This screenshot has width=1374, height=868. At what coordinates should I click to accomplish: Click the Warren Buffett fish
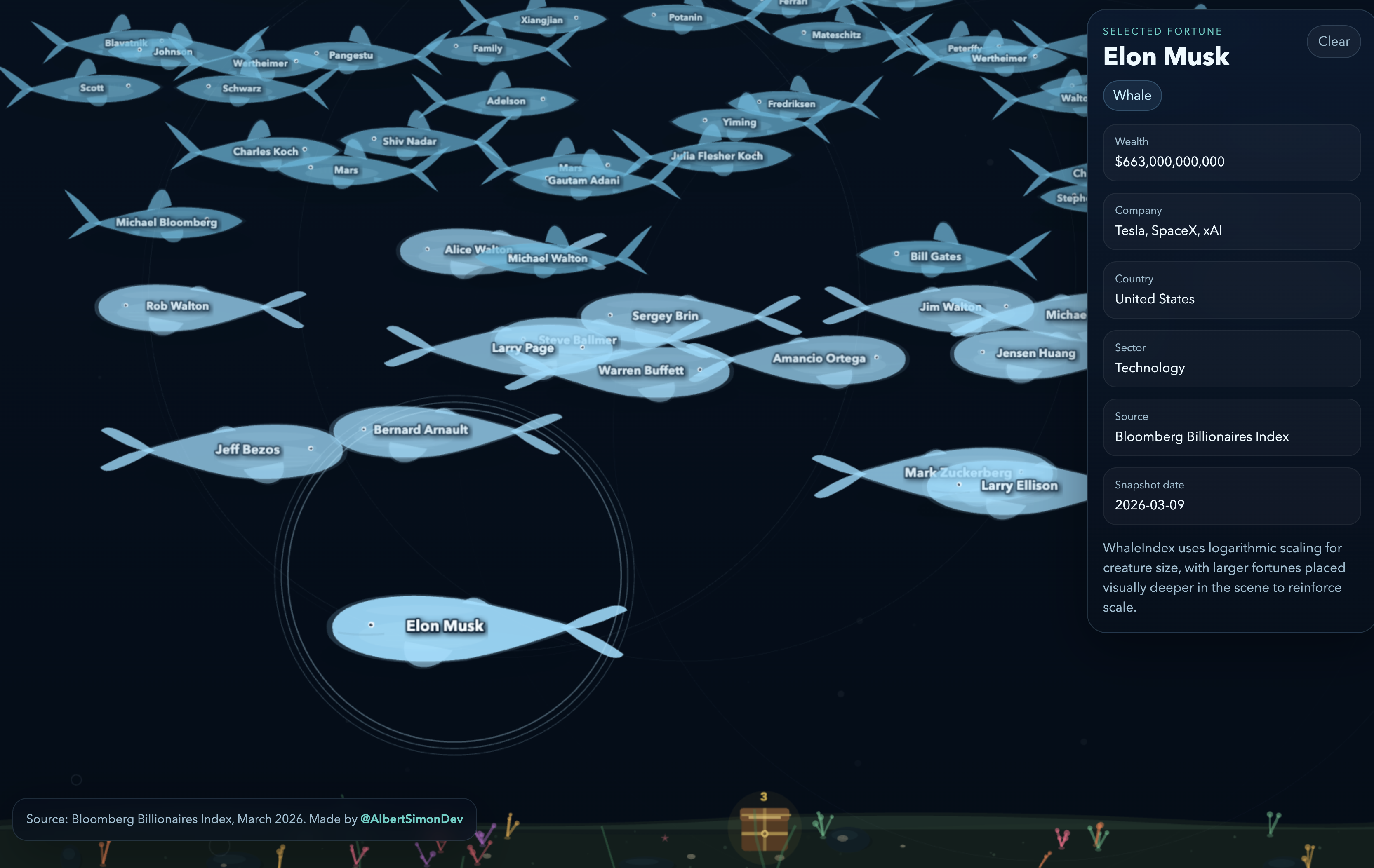tap(640, 370)
